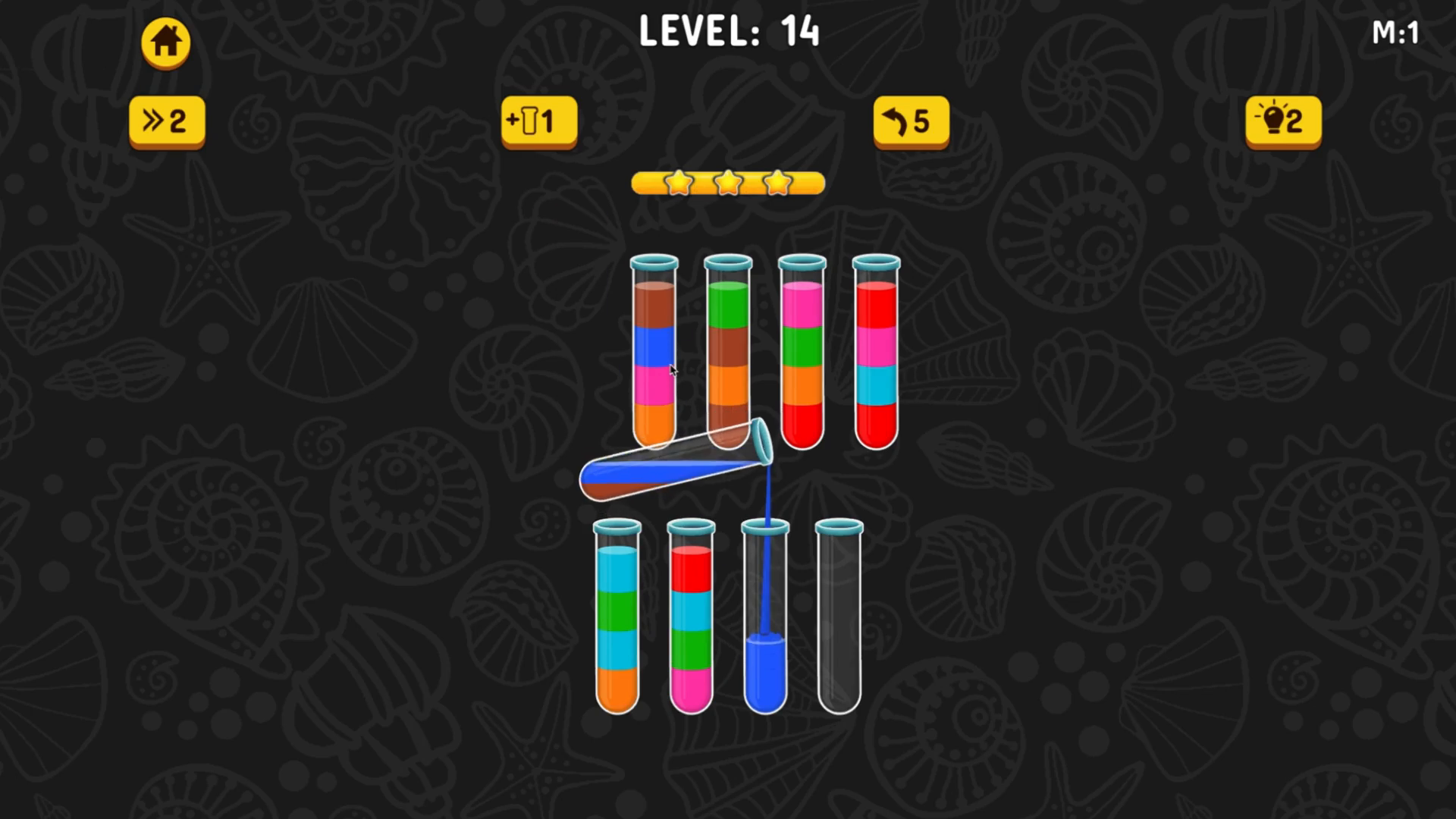Select the tube topped with red liquid

coord(877,349)
